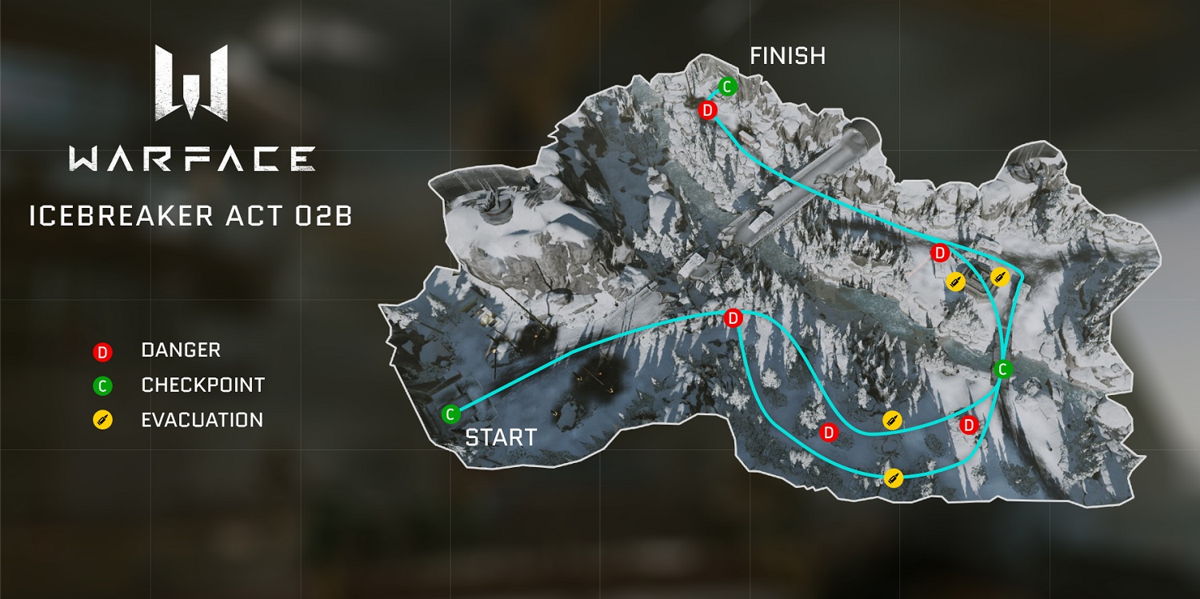
Task: Click the danger marker where the route forks
Action: (733, 318)
